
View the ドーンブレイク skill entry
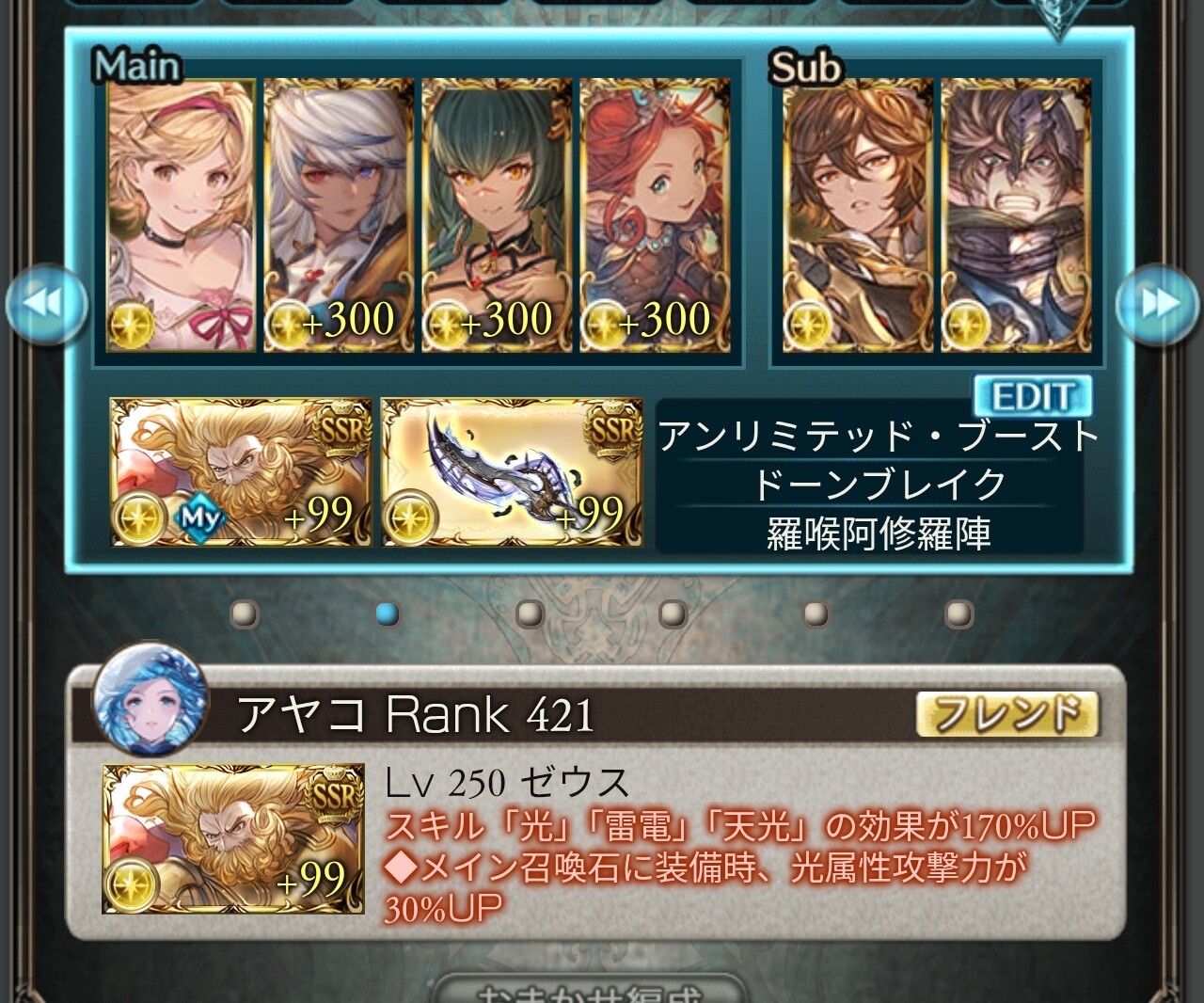[x=879, y=485]
